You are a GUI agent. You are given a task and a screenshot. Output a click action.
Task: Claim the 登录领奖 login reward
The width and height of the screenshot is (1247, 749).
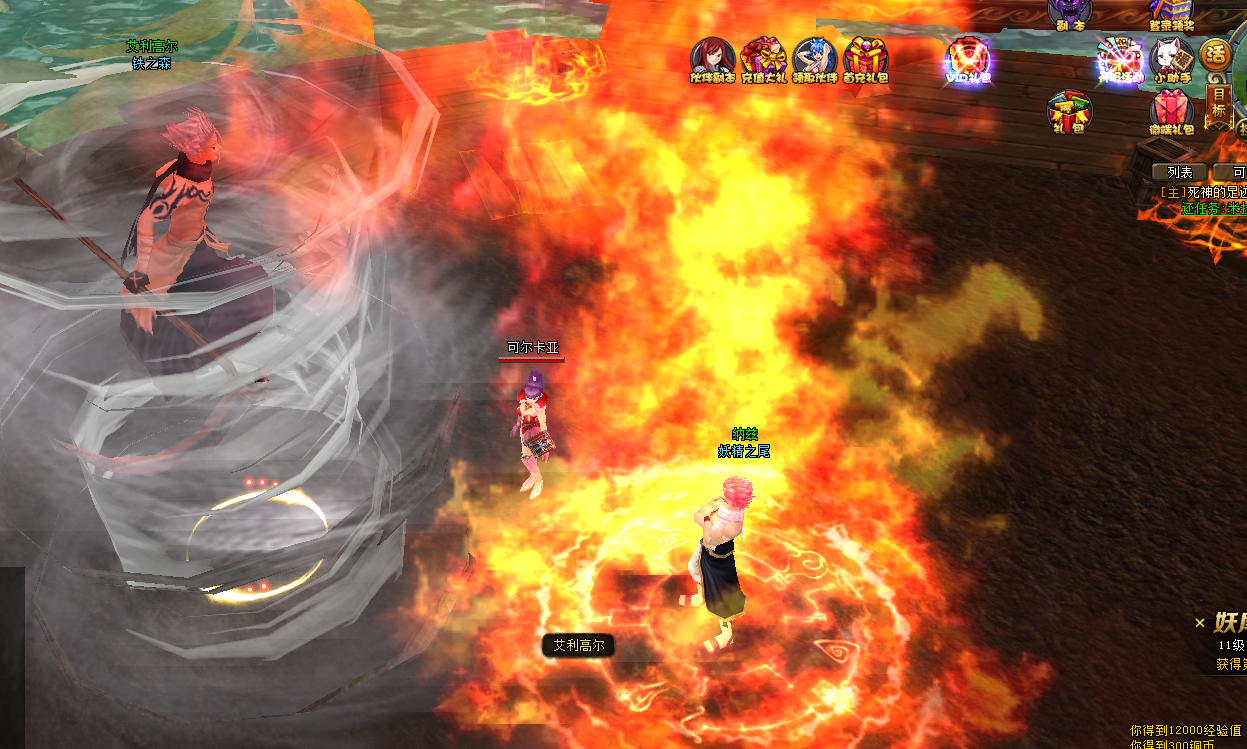pyautogui.click(x=1172, y=13)
